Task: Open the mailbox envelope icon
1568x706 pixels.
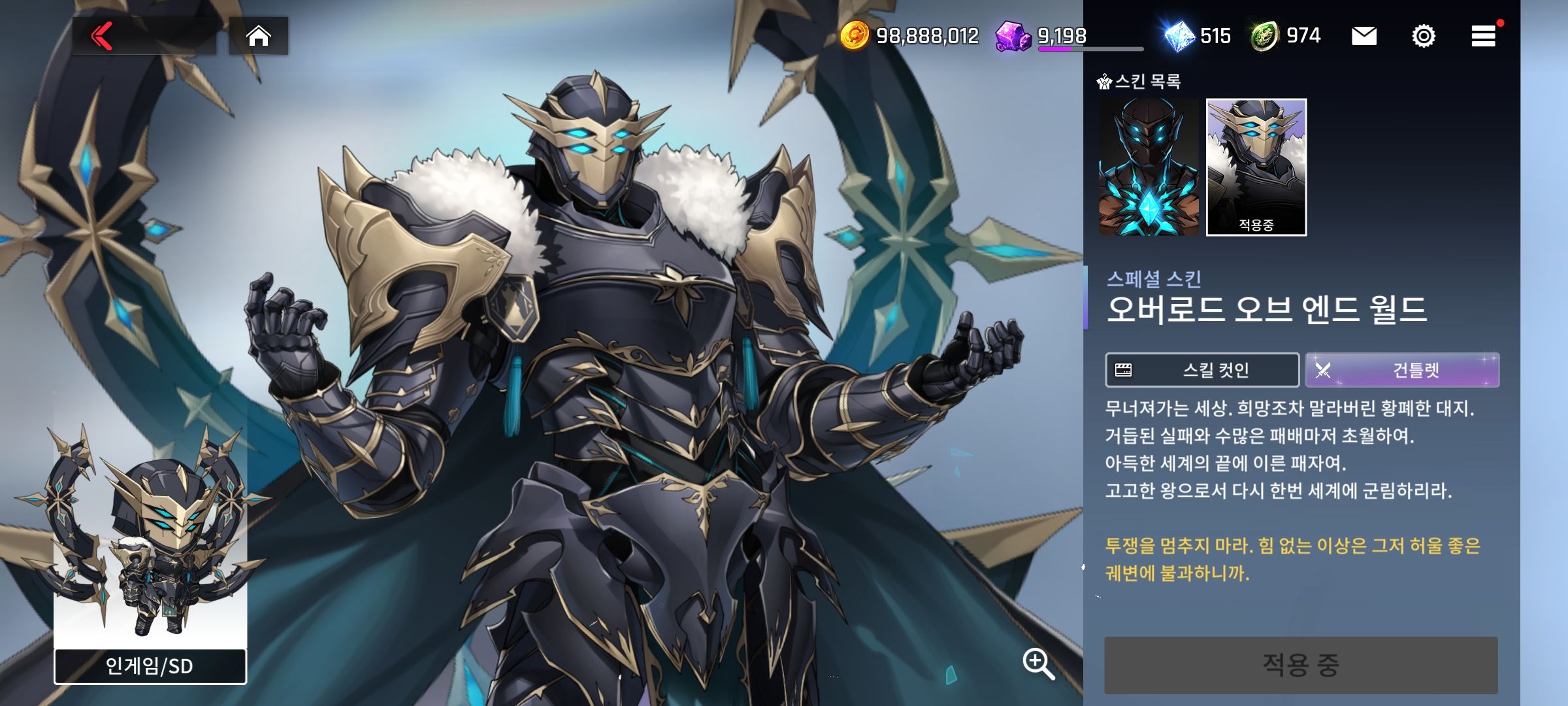Action: click(1364, 36)
